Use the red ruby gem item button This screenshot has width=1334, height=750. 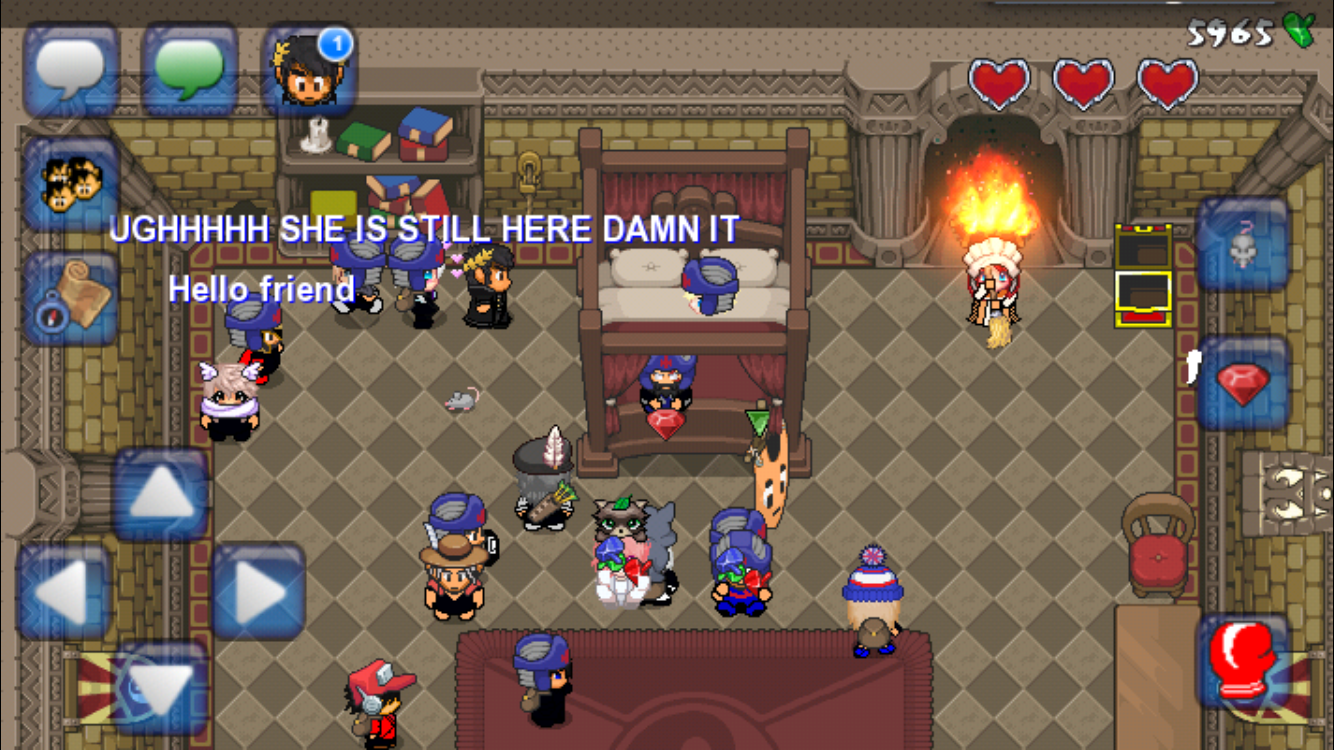point(1242,383)
